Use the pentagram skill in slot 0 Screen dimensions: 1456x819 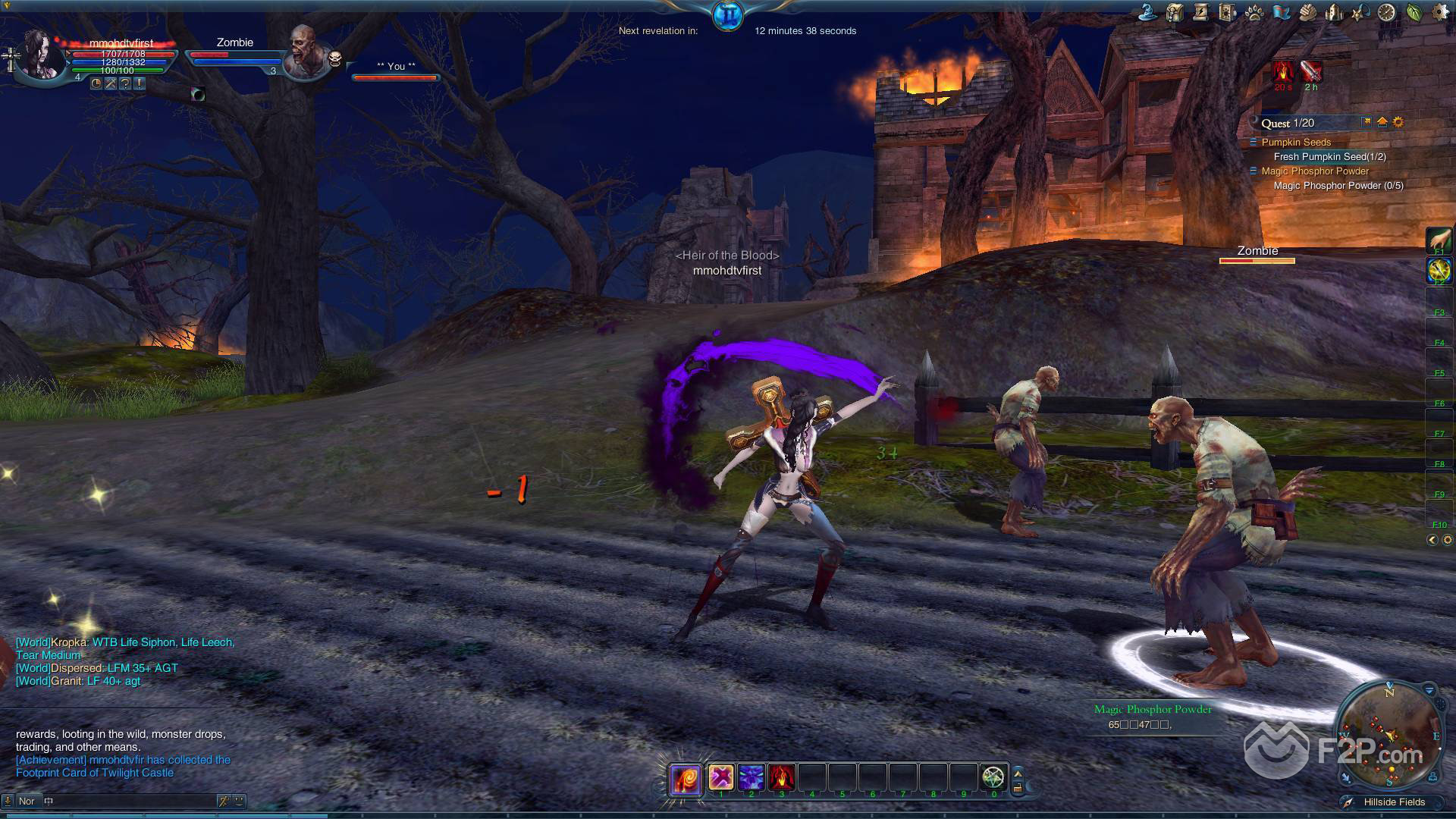993,777
